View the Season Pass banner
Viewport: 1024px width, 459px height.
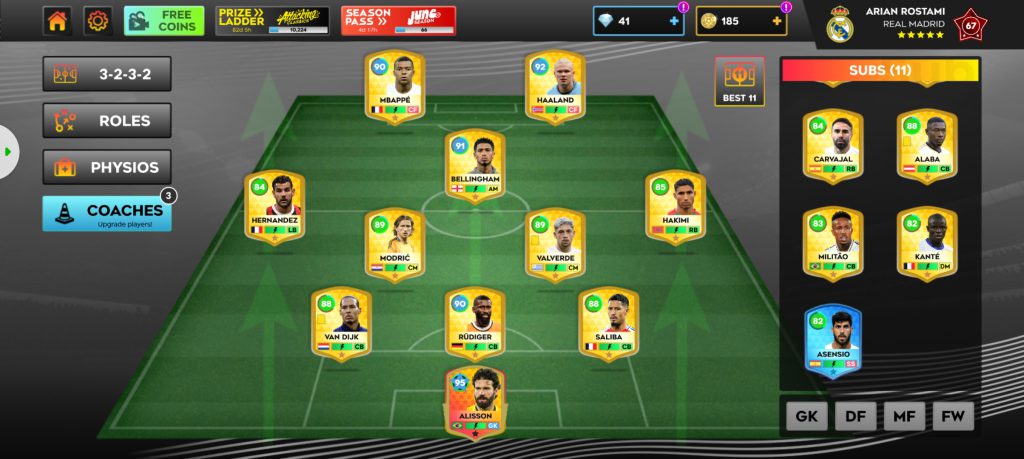tap(398, 21)
